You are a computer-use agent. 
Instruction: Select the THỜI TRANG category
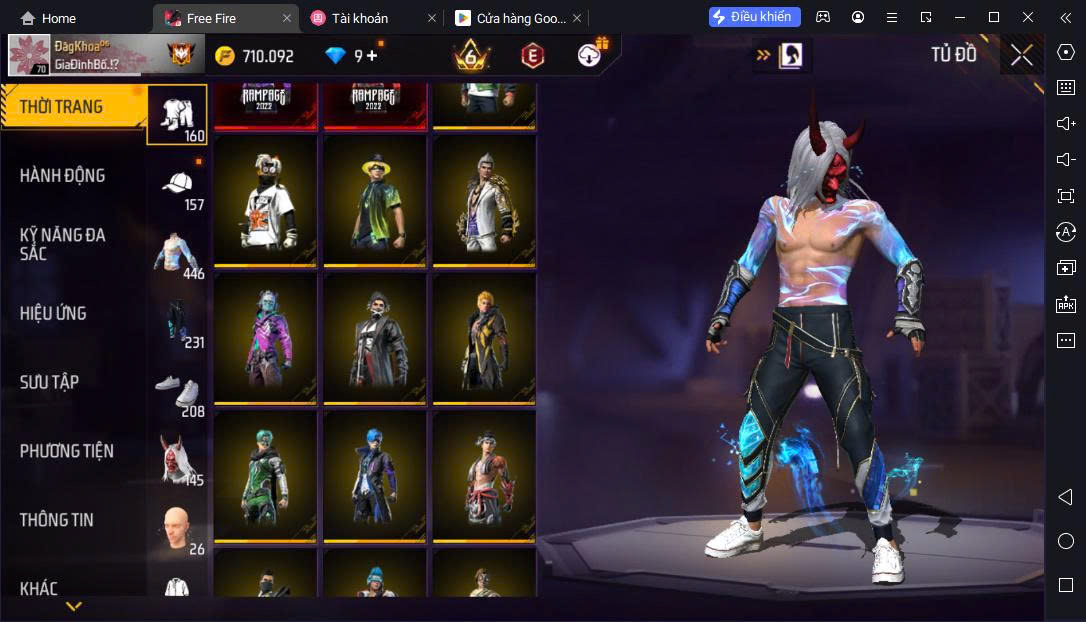point(62,107)
